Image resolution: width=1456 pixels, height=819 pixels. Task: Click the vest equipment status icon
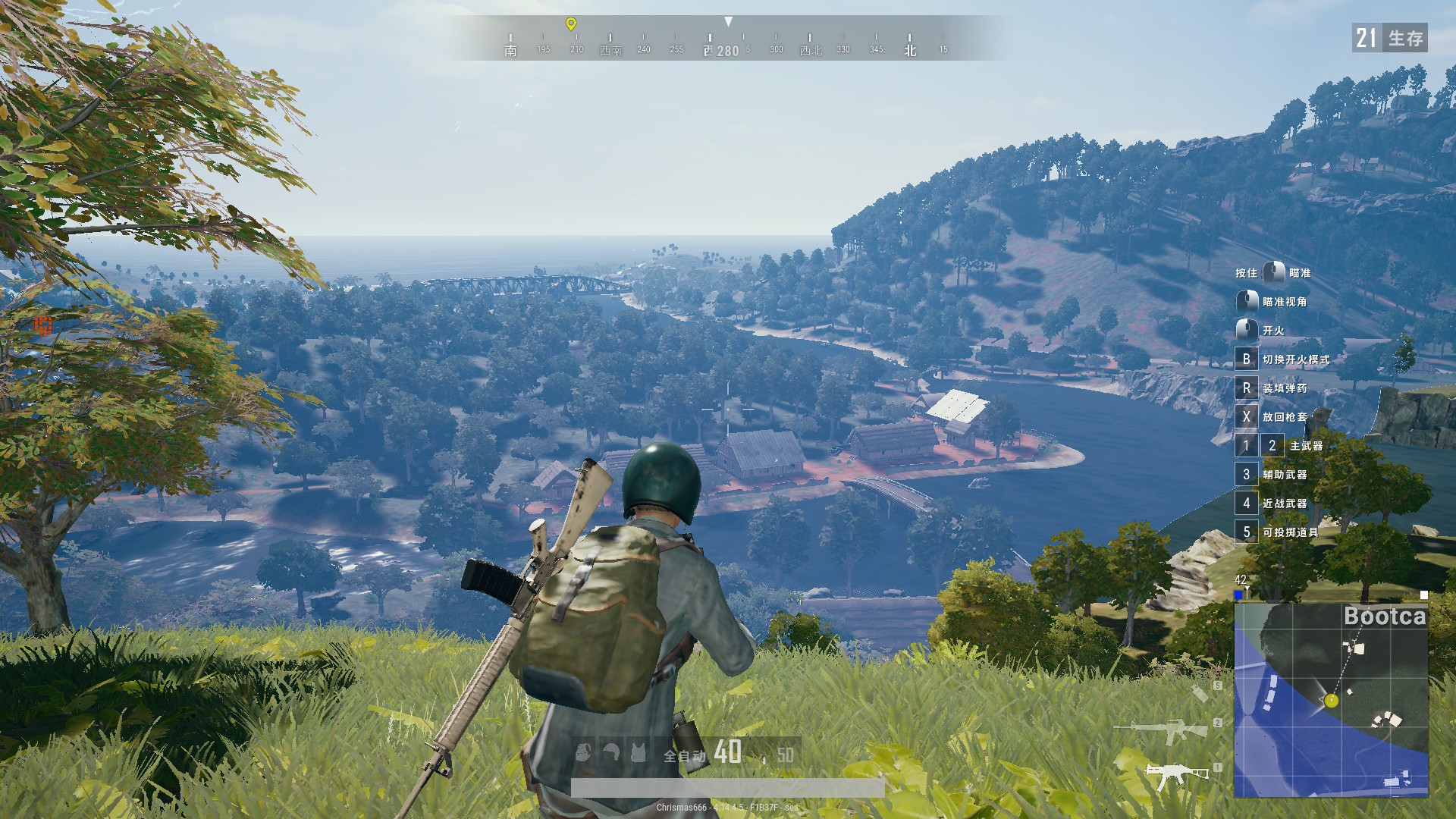(x=639, y=752)
